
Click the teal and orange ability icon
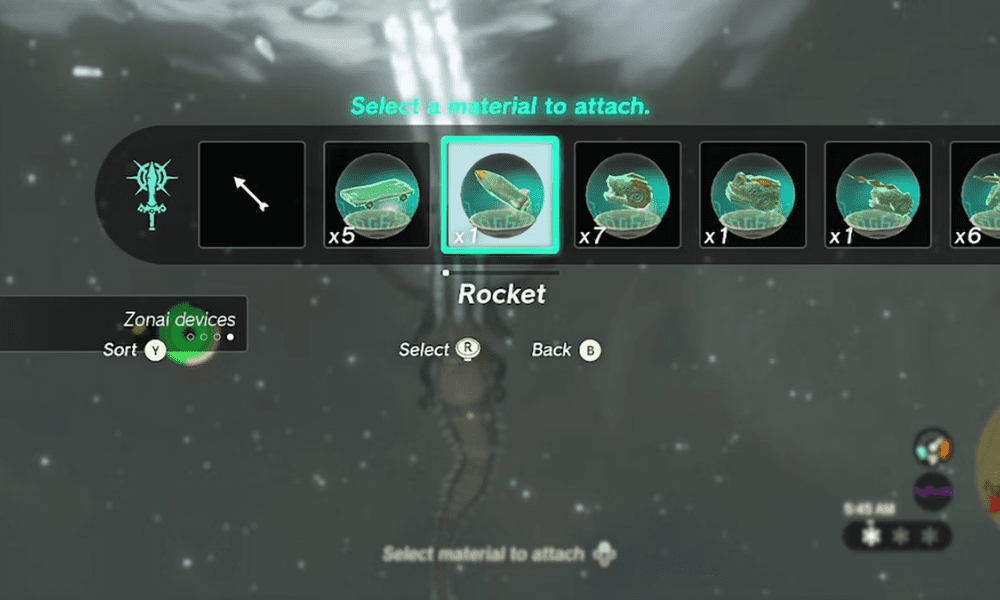point(933,448)
